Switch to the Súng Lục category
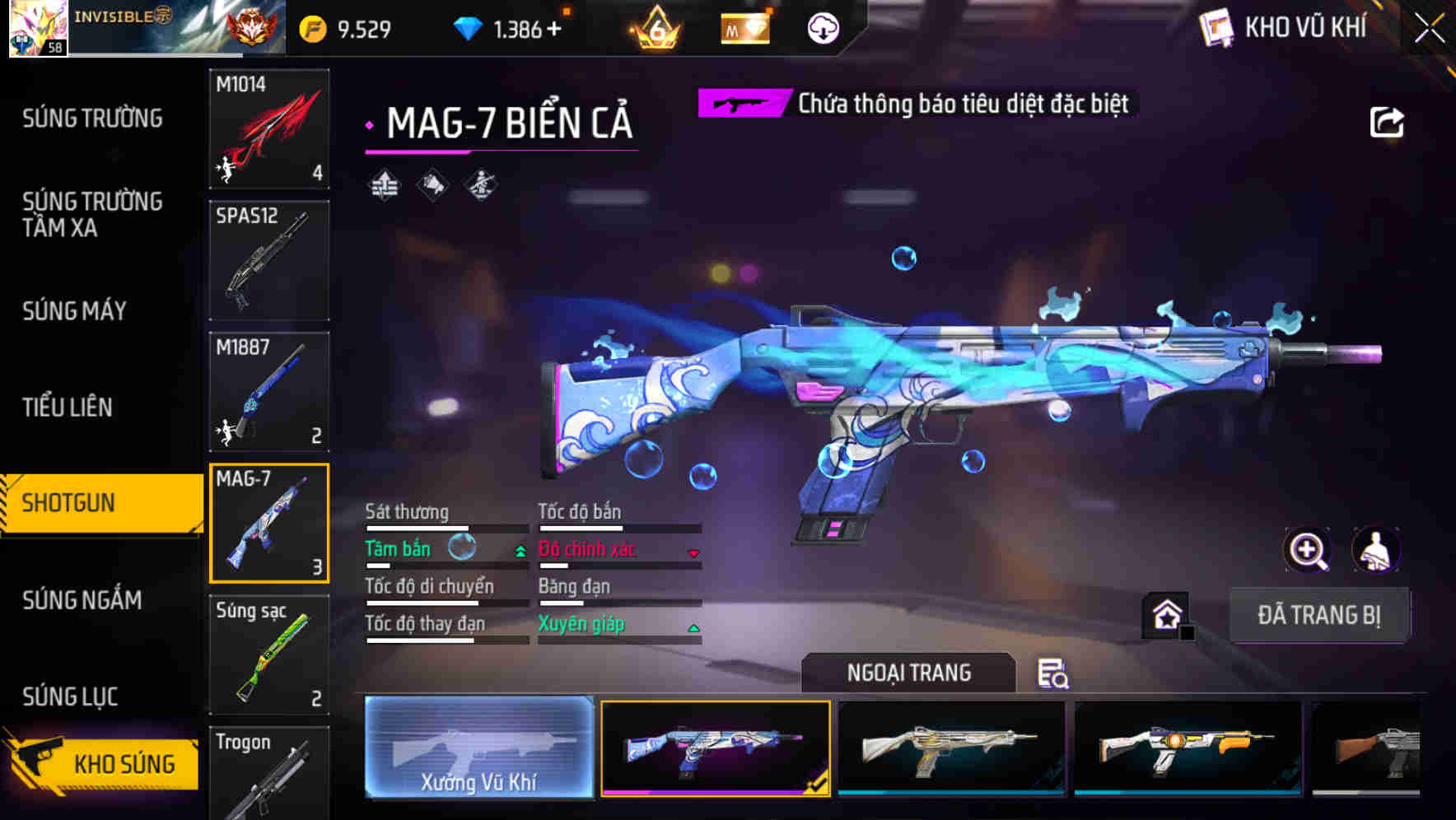Image resolution: width=1456 pixels, height=820 pixels. click(70, 697)
